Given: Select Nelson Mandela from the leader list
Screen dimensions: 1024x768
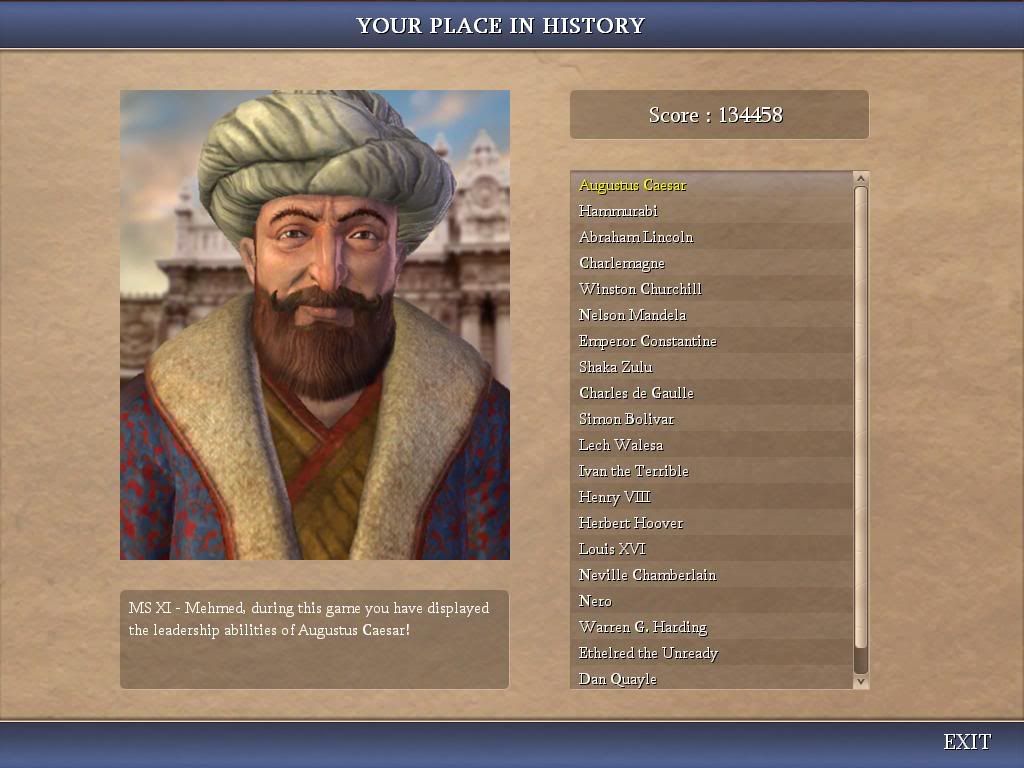Looking at the screenshot, I should (632, 315).
